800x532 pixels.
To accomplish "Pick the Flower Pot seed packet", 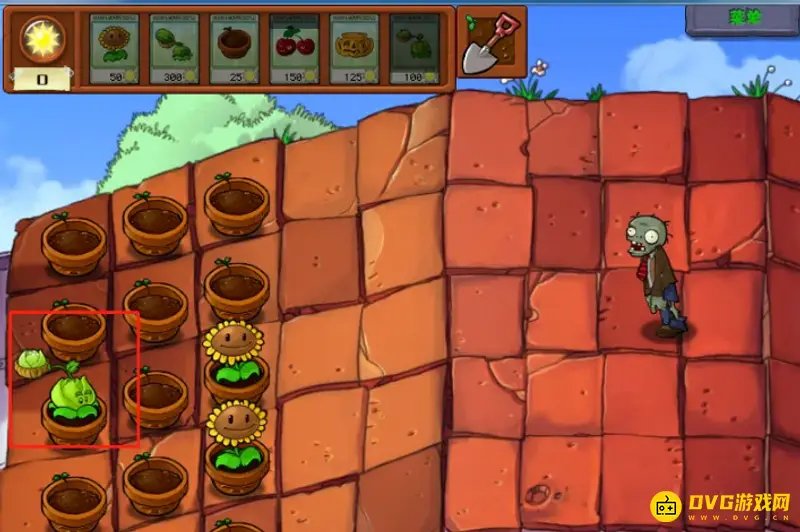I will [234, 48].
